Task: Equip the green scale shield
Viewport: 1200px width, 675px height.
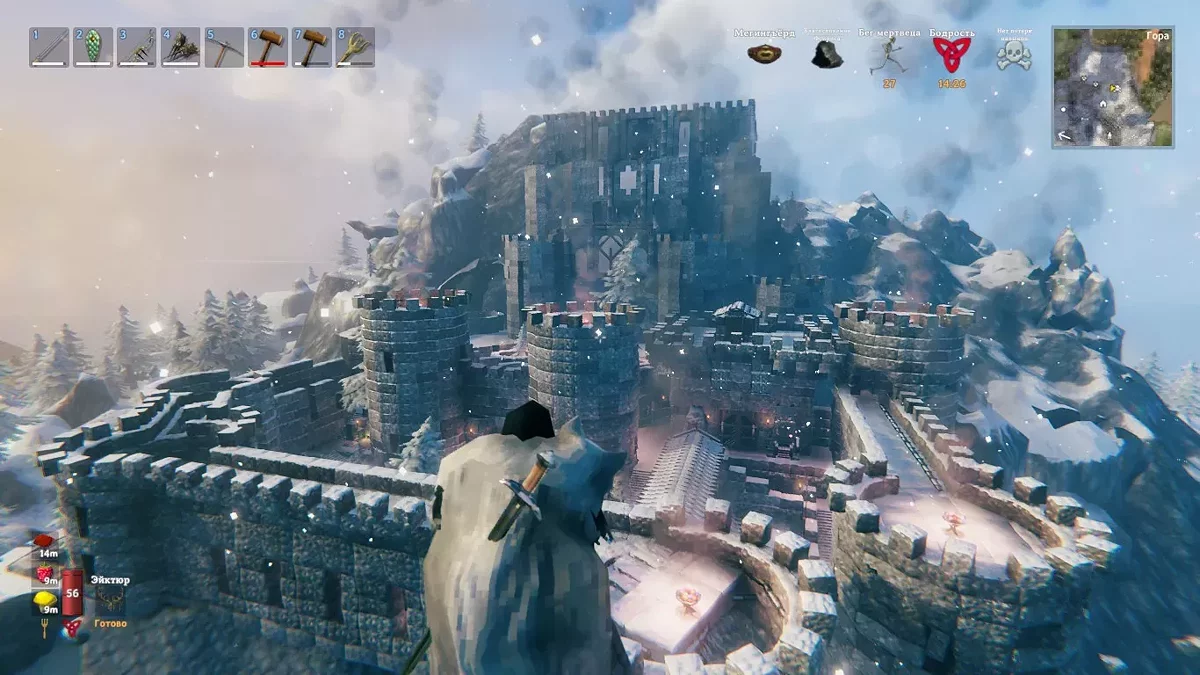Action: click(x=93, y=47)
